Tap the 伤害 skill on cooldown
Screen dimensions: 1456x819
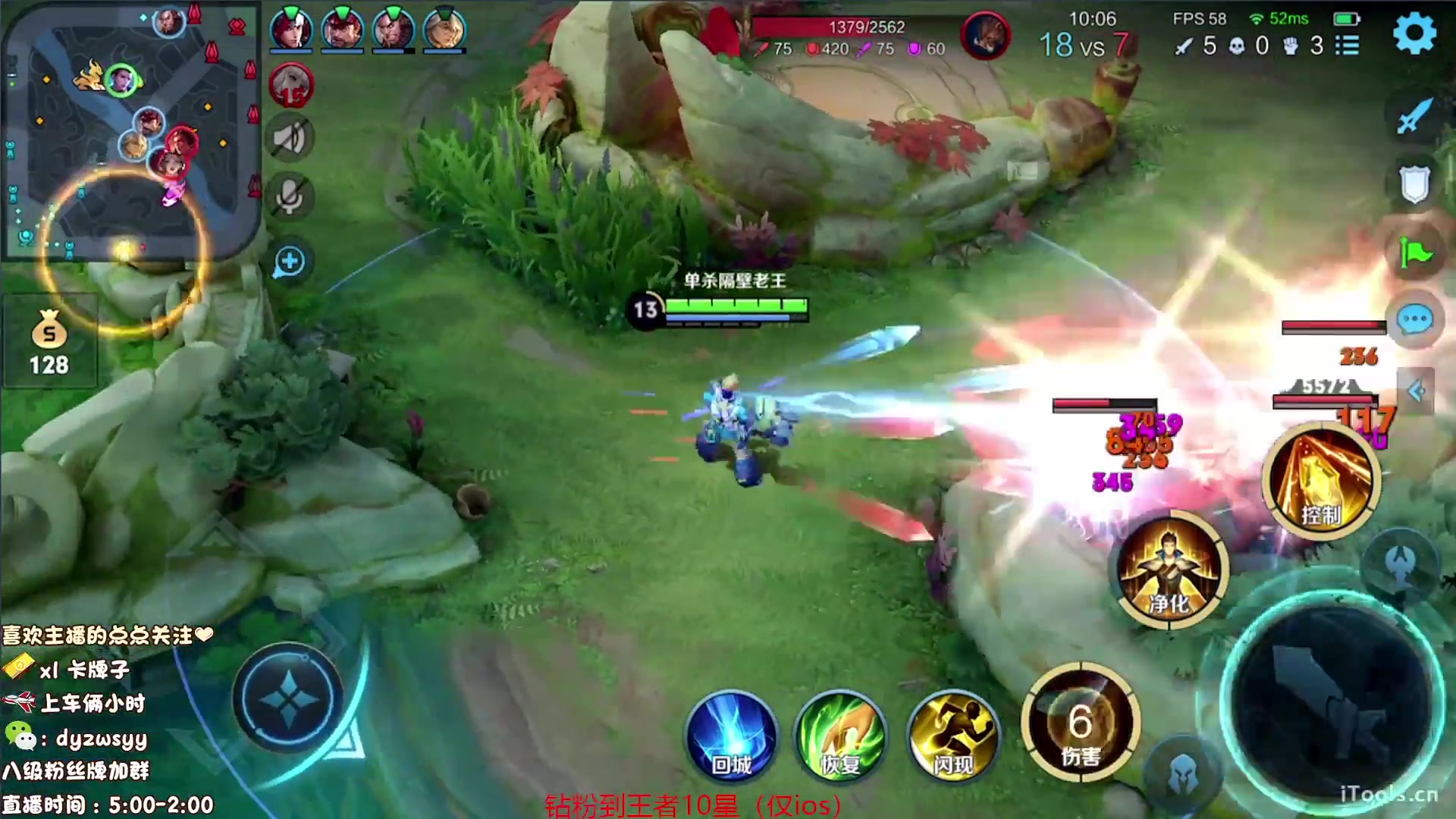pos(1080,724)
